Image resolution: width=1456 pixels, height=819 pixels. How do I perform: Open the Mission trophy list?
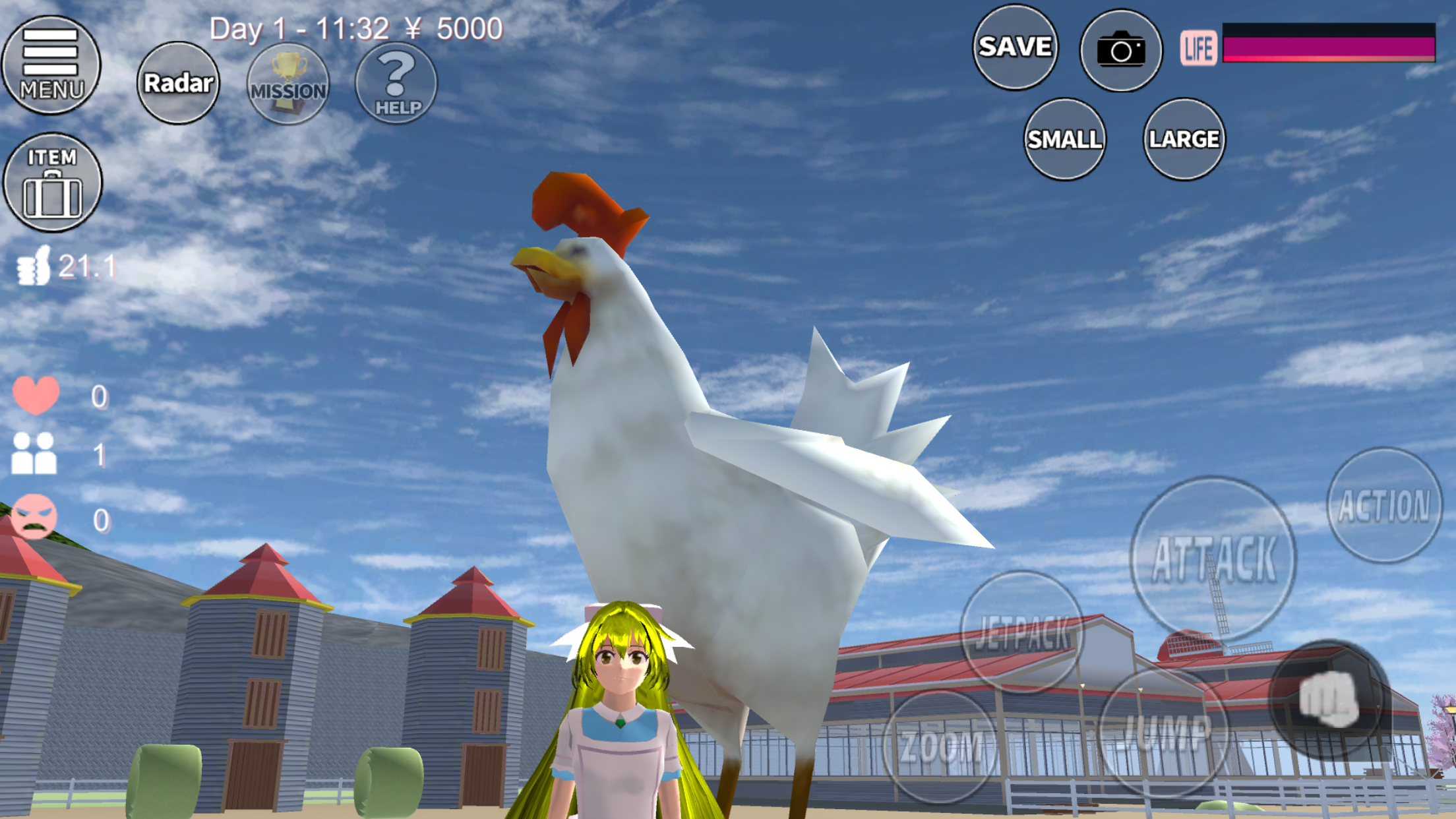point(288,84)
